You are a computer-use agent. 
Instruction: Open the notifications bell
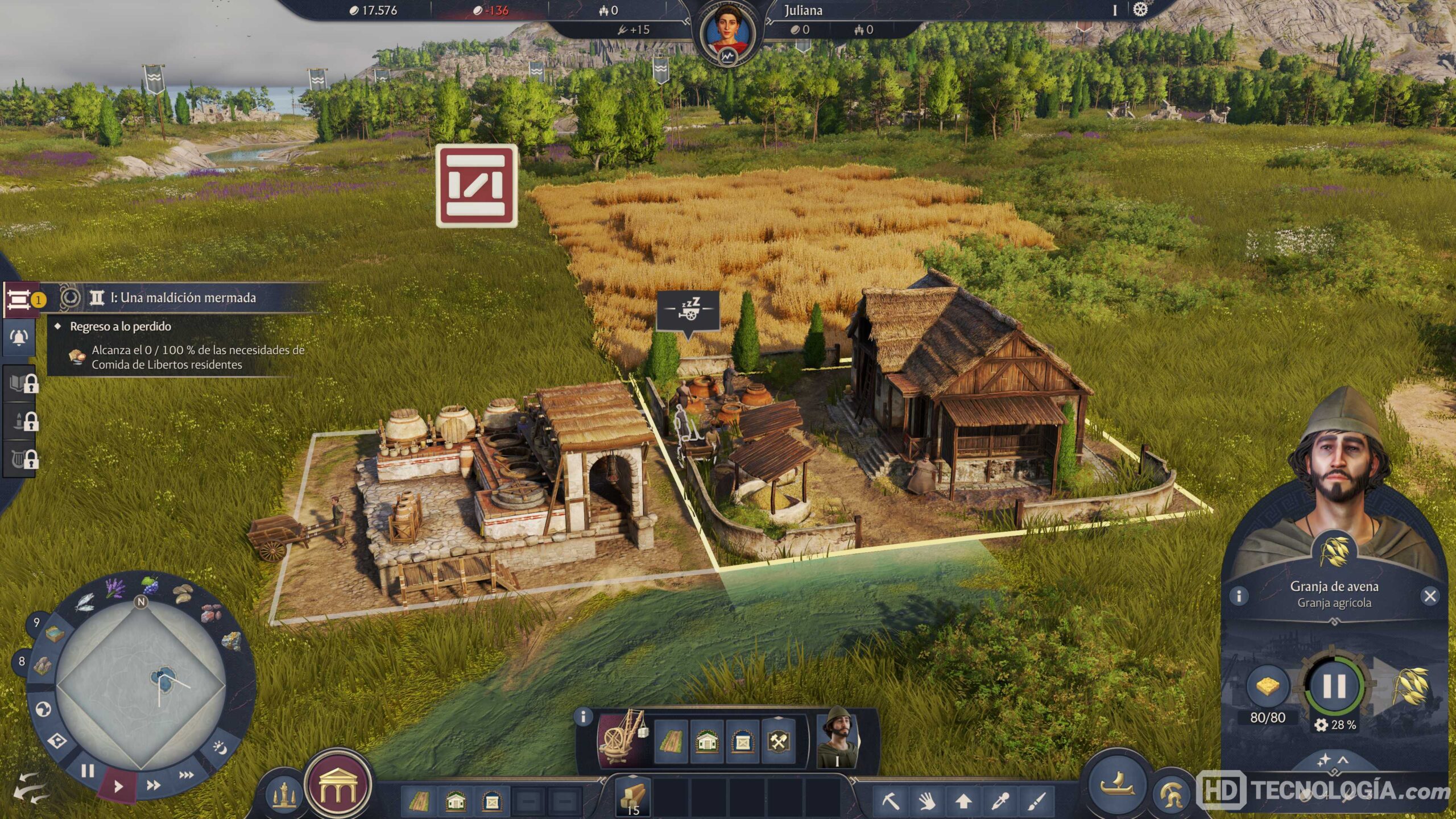click(19, 337)
